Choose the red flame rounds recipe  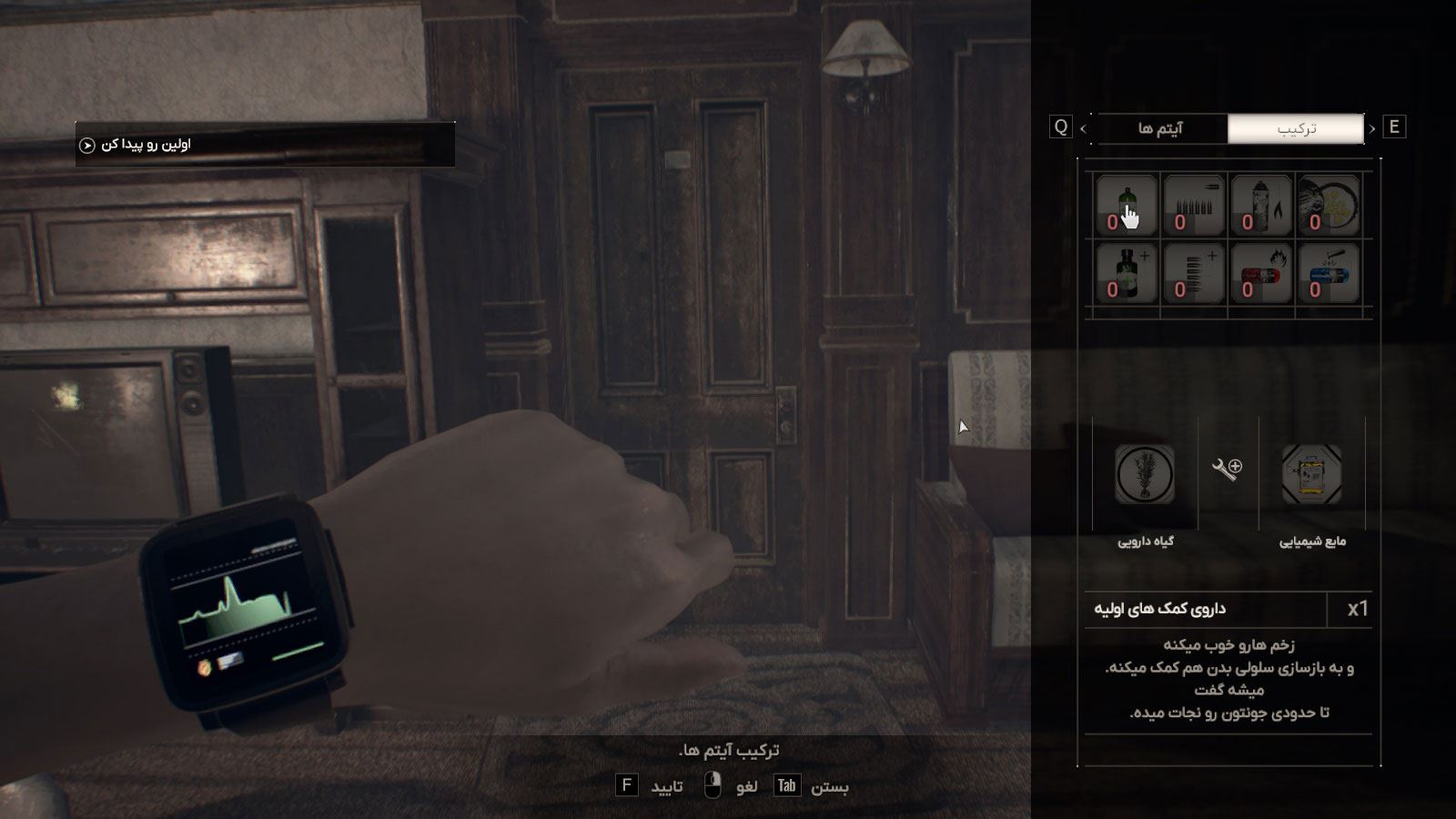(x=1260, y=273)
